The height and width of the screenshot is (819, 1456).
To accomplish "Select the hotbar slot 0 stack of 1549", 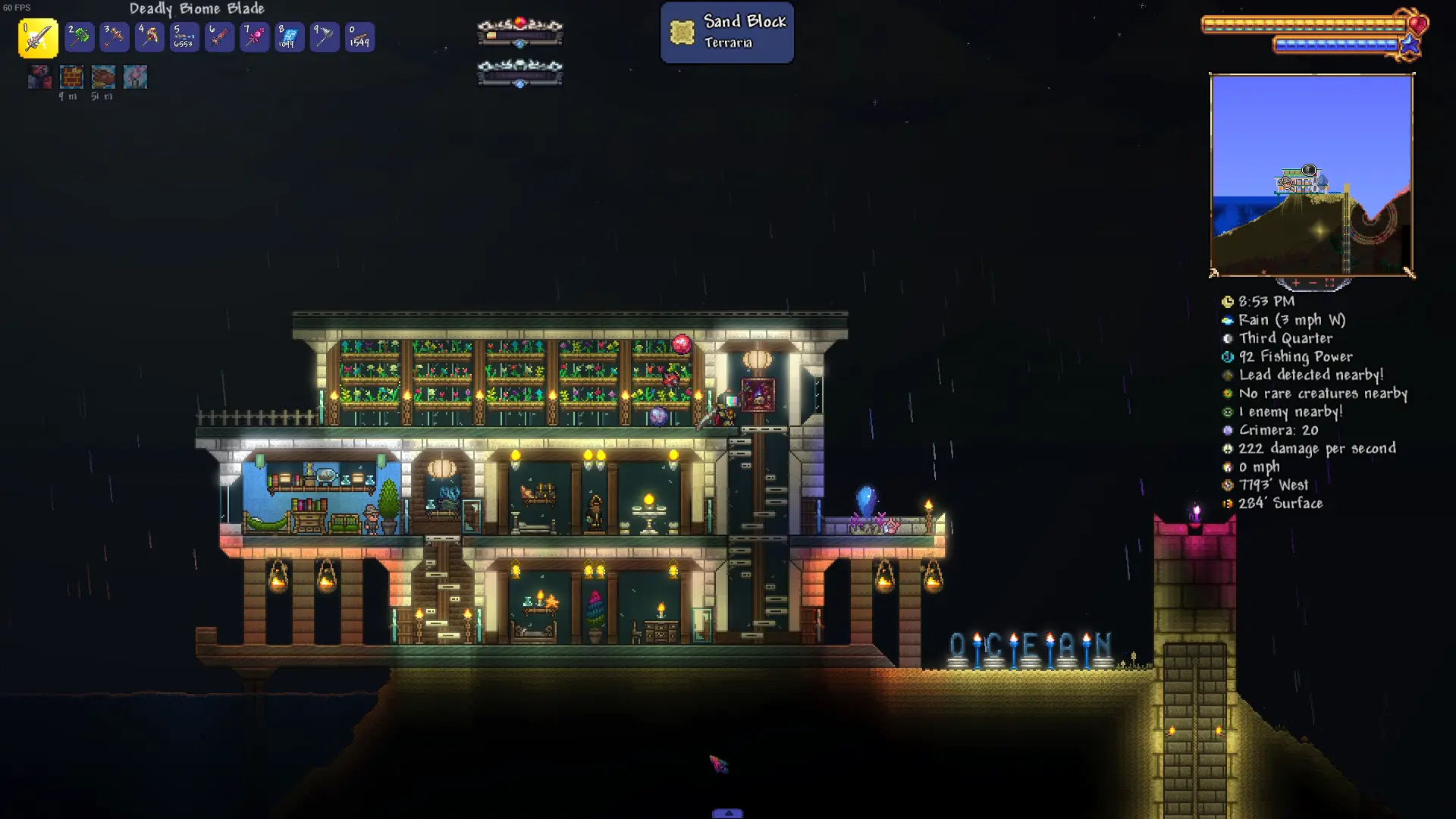I will click(359, 37).
